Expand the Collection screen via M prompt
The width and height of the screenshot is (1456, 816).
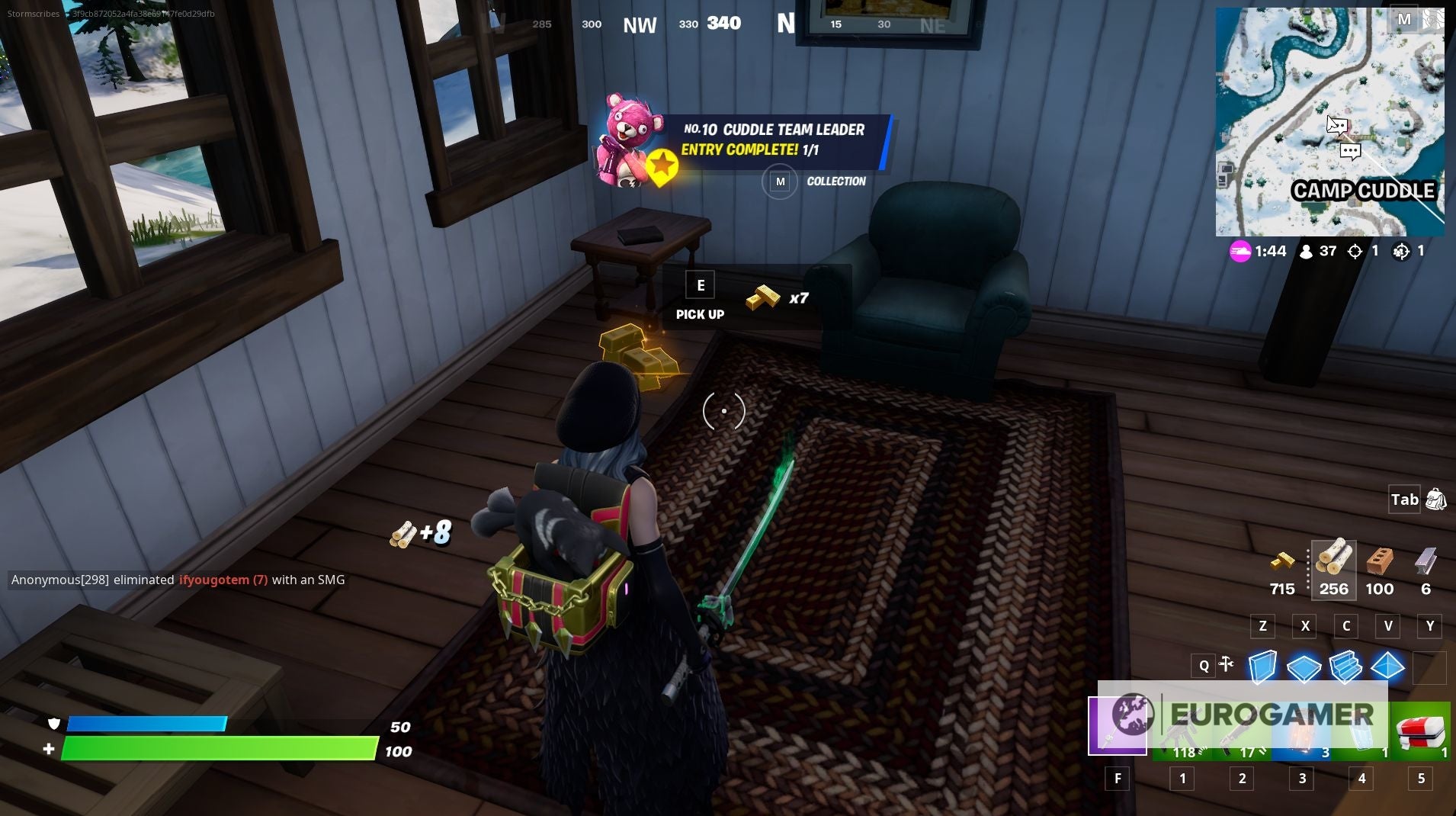[x=779, y=182]
